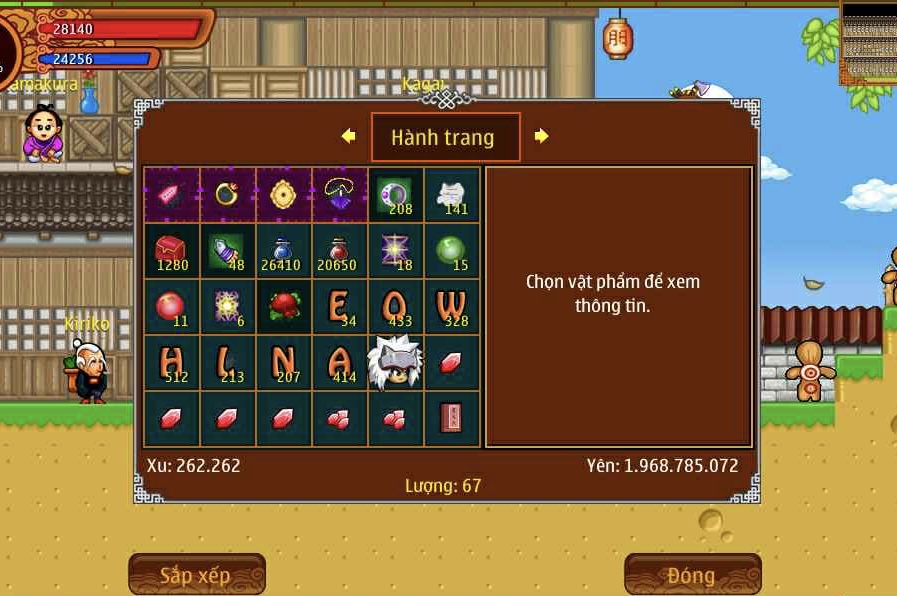The image size is (897, 596).
Task: Select the red book item slot
Action: 452,418
